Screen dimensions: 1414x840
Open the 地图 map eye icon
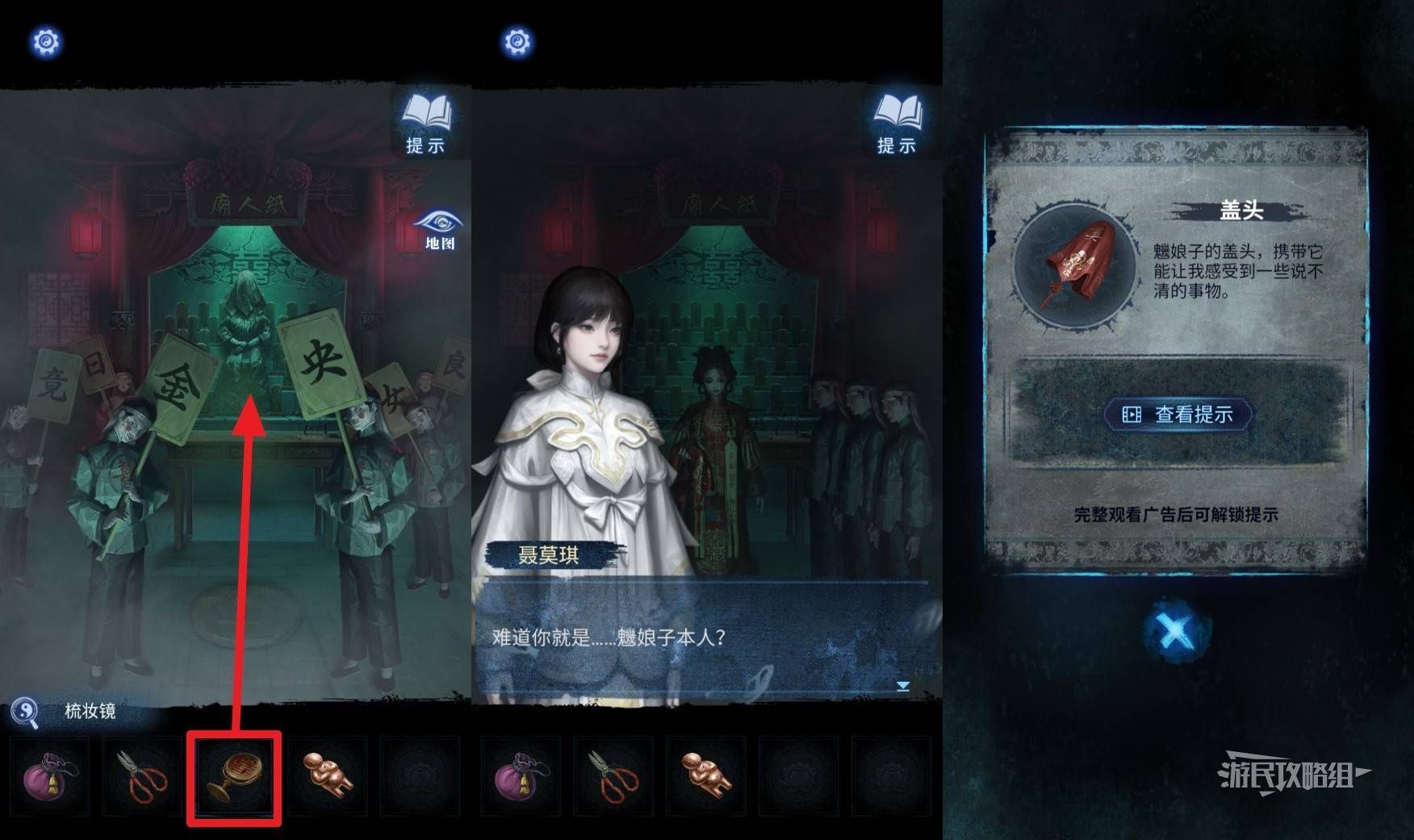[438, 230]
